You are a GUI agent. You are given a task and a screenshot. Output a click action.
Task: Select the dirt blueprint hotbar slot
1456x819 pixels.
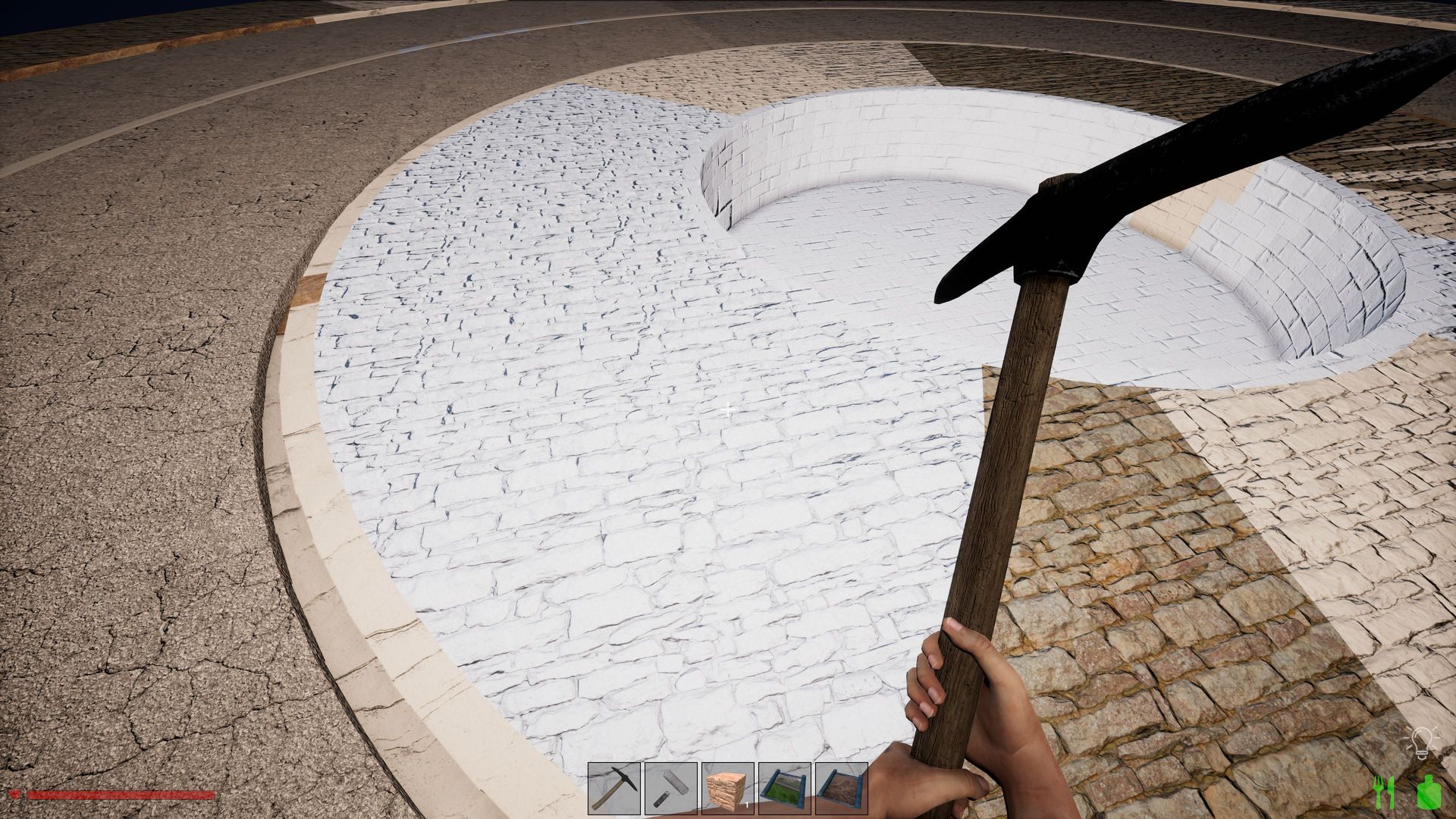(842, 789)
